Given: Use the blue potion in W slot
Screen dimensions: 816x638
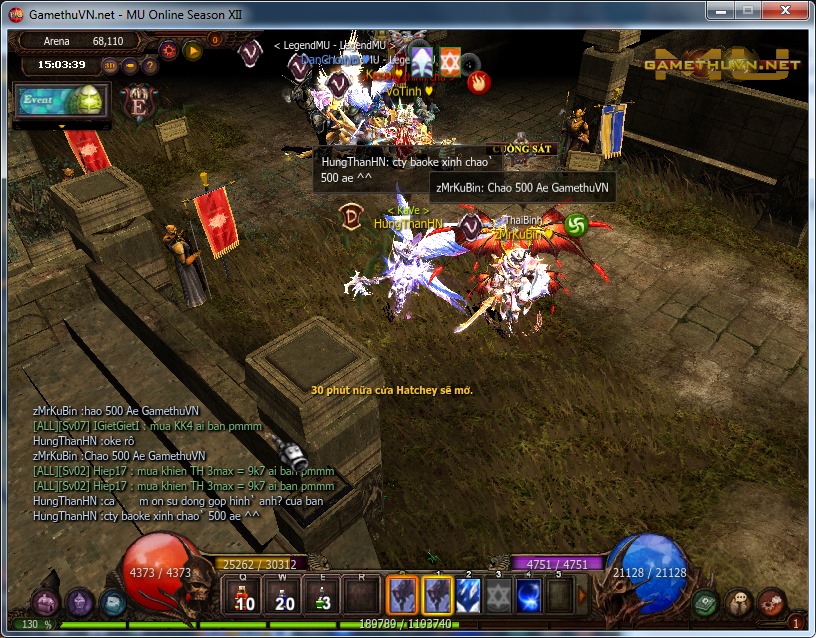Looking at the screenshot, I should pyautogui.click(x=283, y=596).
